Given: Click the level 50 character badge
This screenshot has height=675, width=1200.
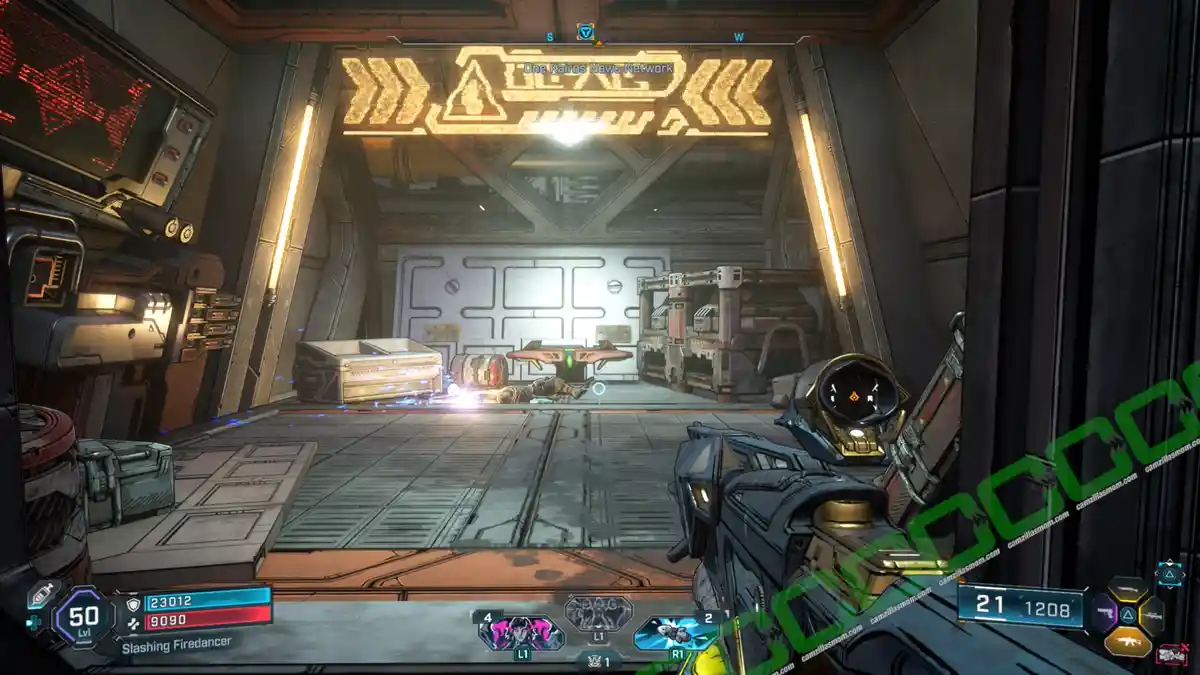Looking at the screenshot, I should 83,618.
